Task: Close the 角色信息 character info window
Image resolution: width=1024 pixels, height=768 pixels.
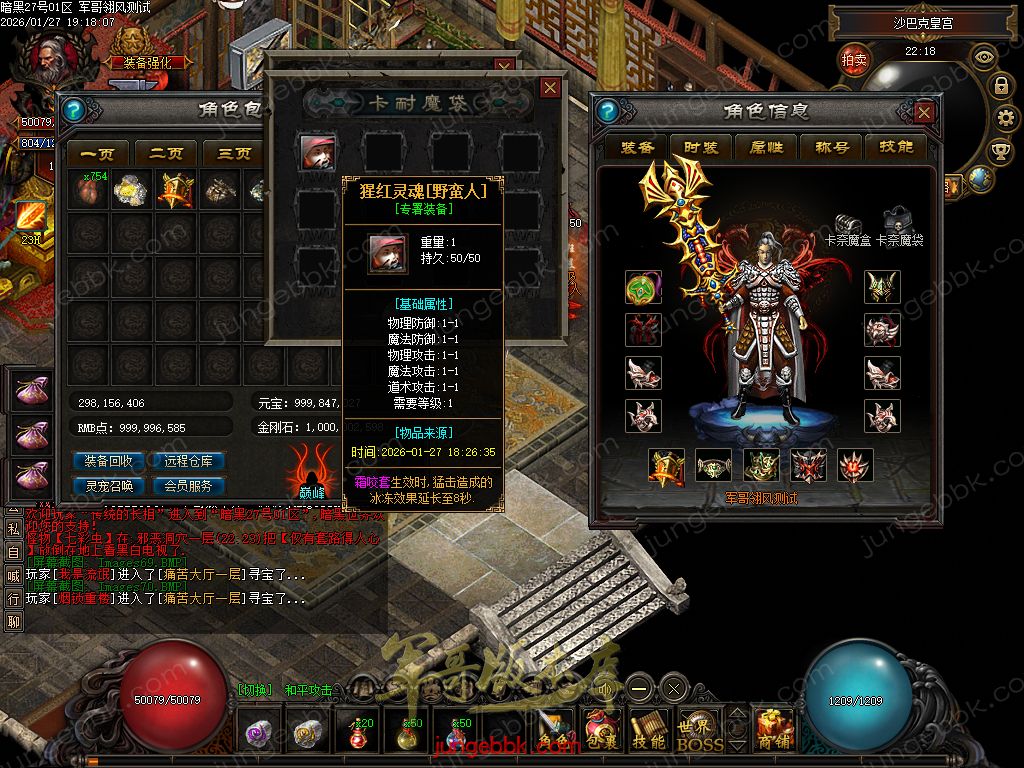Action: (x=925, y=112)
